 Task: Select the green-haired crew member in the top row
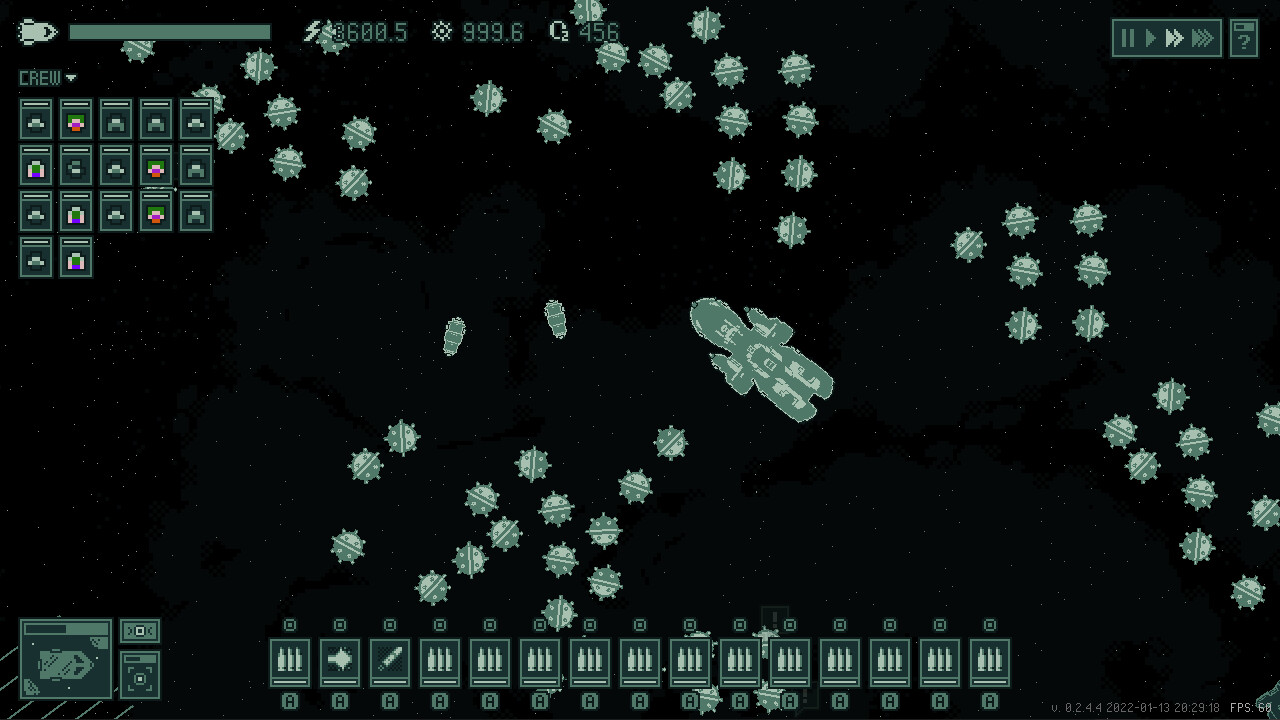coord(75,118)
